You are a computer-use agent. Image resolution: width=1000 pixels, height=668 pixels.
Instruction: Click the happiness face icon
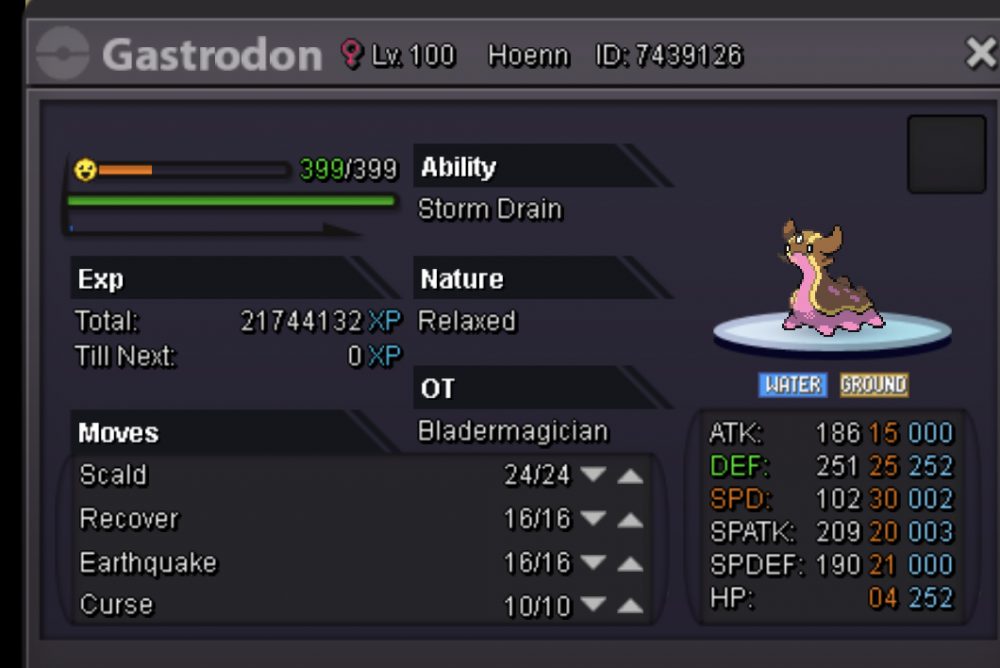[85, 170]
